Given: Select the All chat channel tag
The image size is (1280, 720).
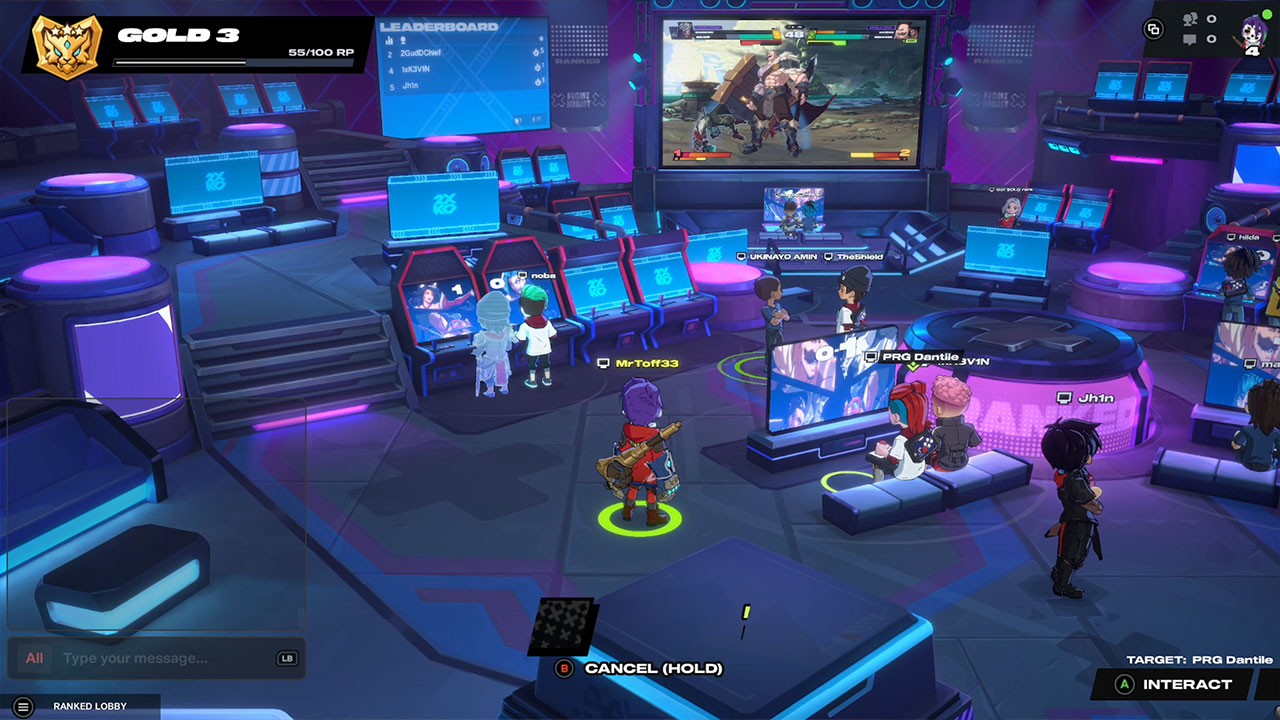Looking at the screenshot, I should pyautogui.click(x=34, y=658).
